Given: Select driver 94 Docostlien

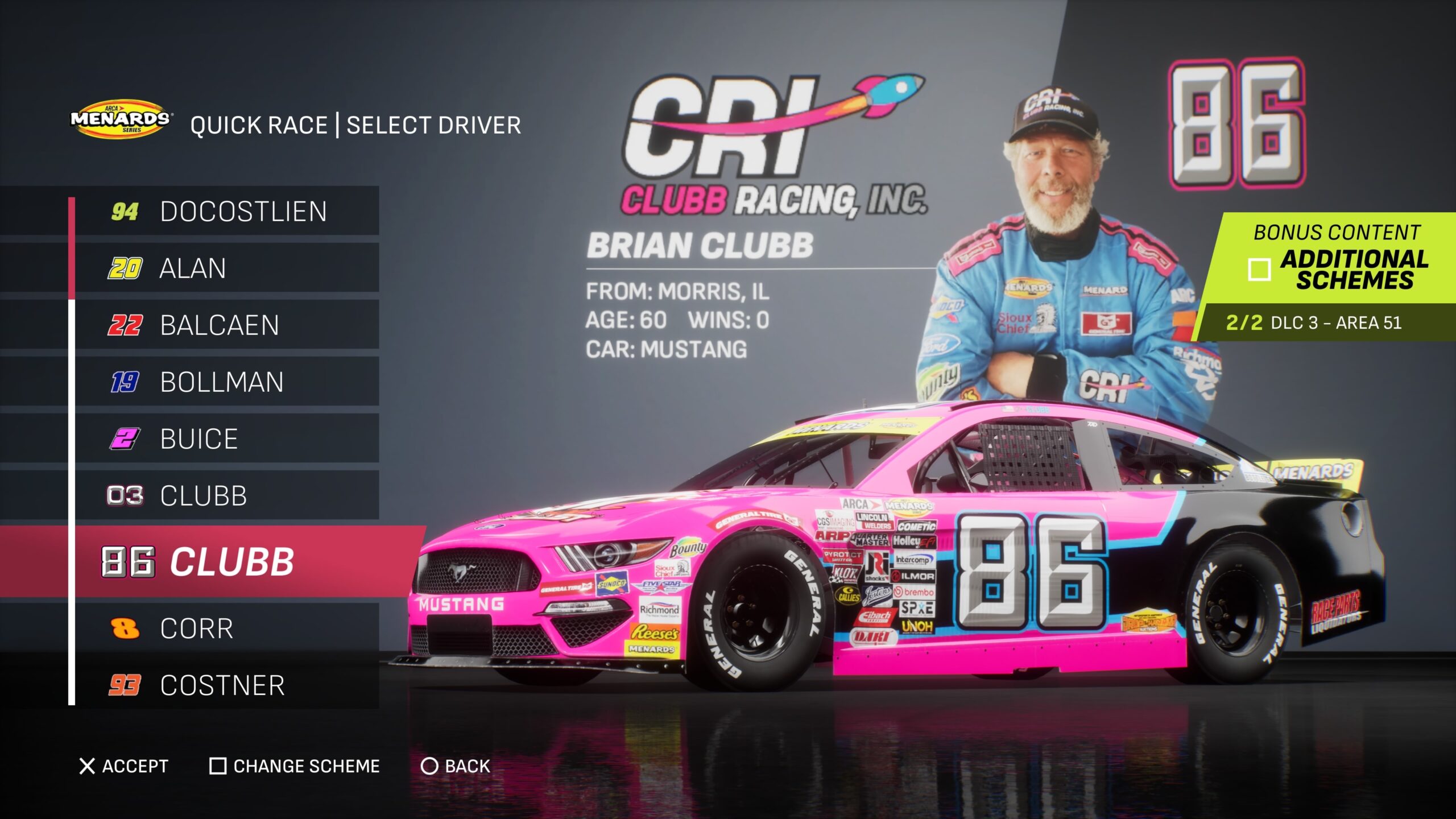Looking at the screenshot, I should tap(227, 211).
